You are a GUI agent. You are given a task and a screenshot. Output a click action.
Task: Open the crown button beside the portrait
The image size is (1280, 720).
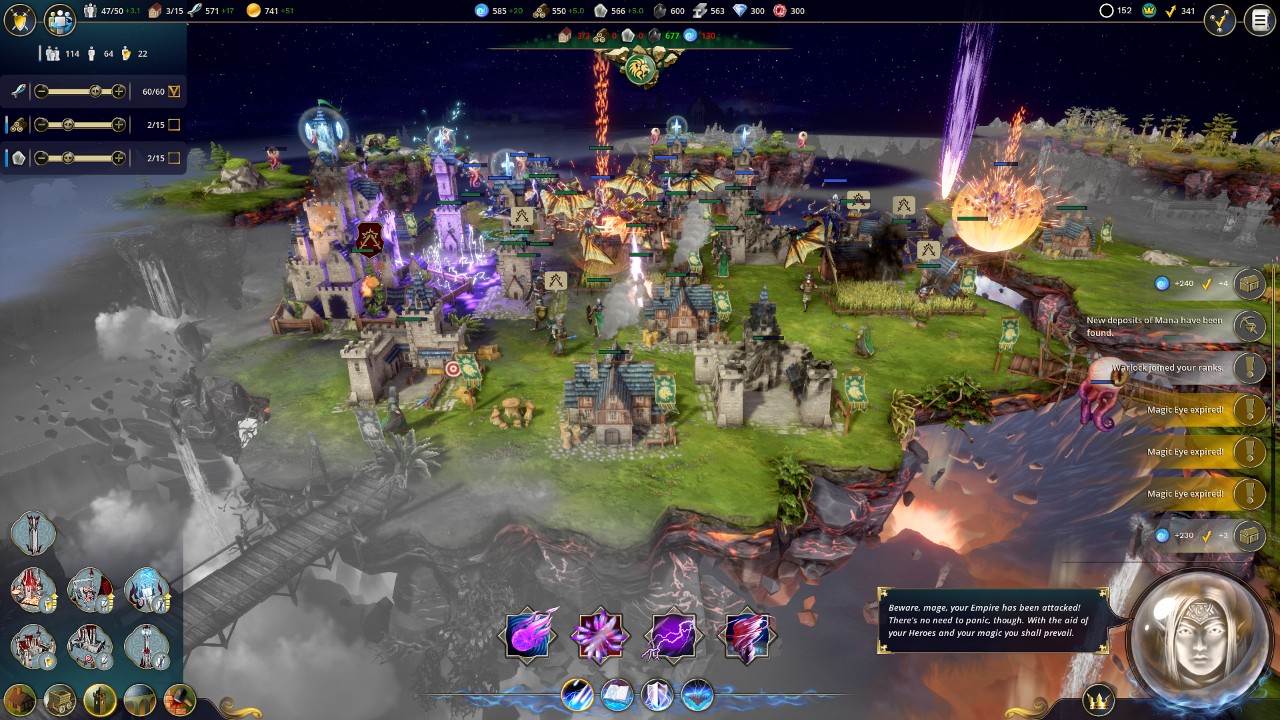1099,699
